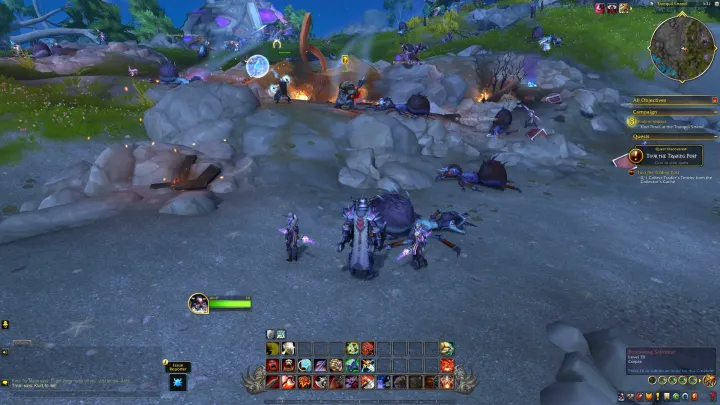Open the circular minimap
The height and width of the screenshot is (405, 720).
tap(682, 46)
